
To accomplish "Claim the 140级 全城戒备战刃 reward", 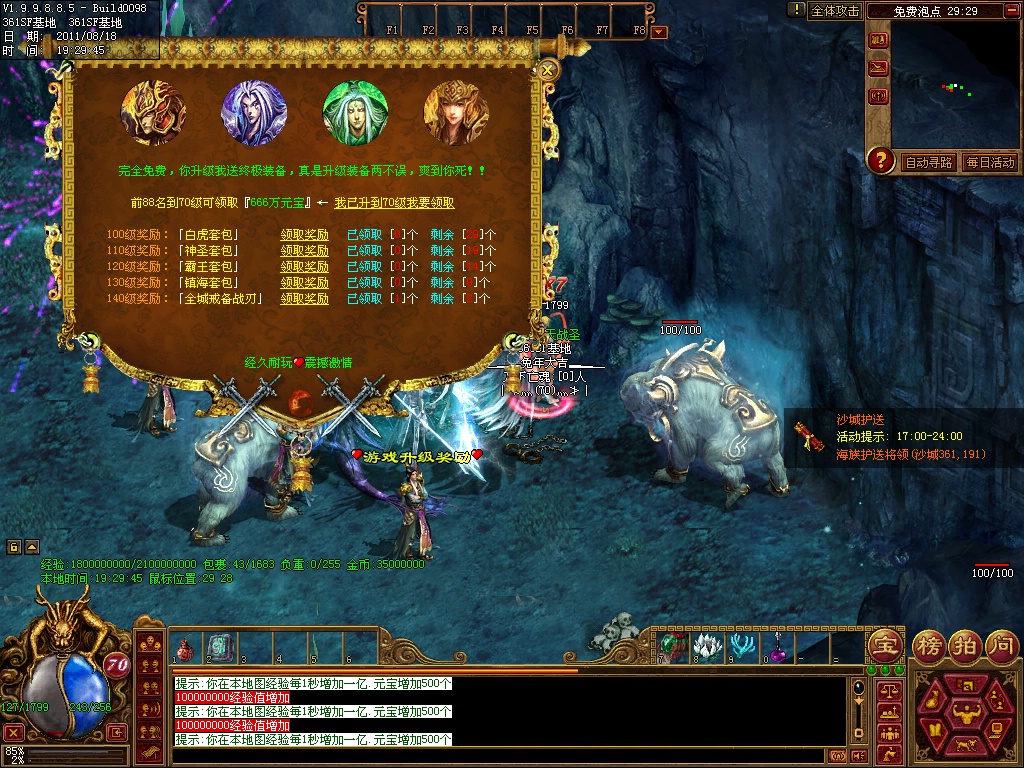I will point(304,299).
